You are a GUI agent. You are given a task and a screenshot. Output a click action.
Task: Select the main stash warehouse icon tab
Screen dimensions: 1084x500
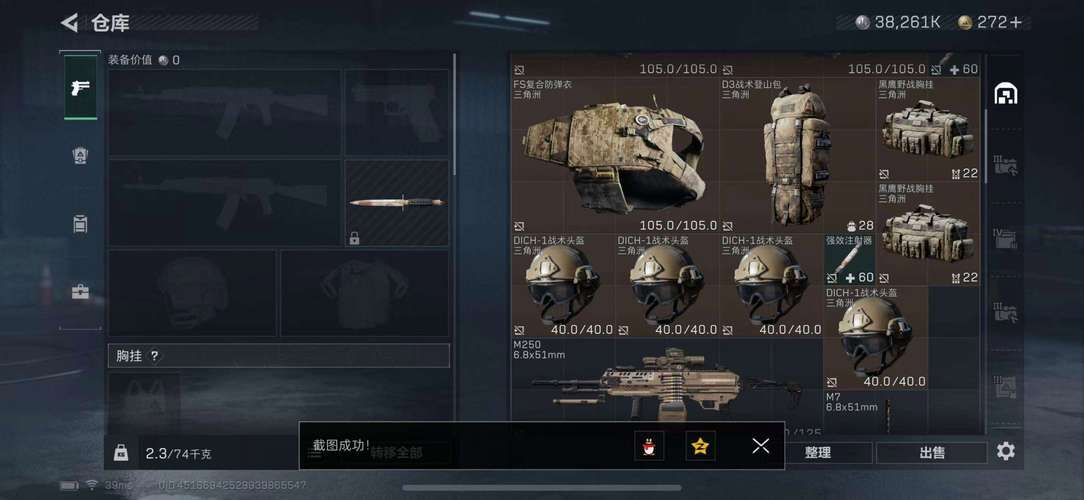(1005, 94)
